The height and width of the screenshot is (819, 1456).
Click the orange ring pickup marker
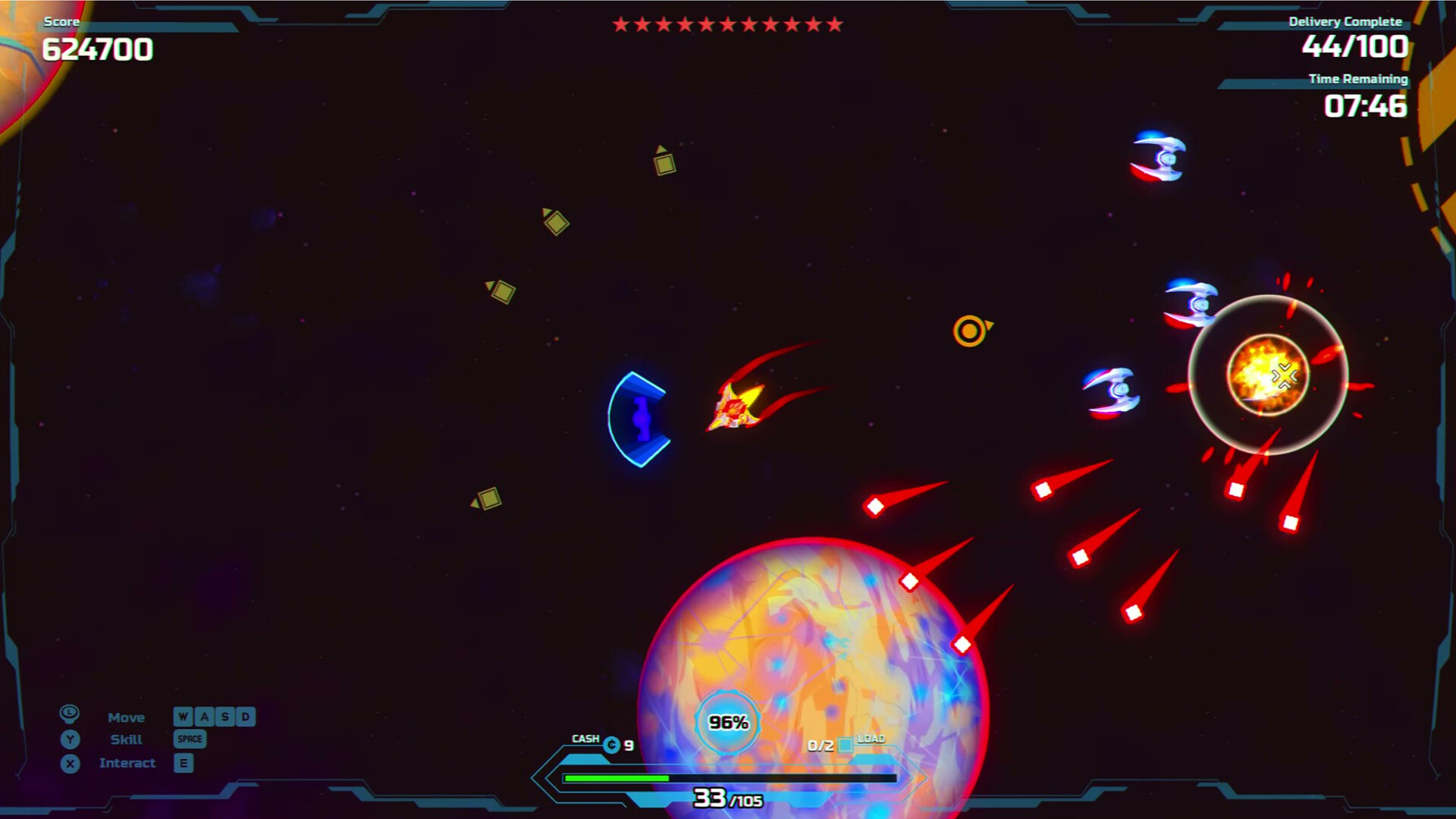[969, 332]
